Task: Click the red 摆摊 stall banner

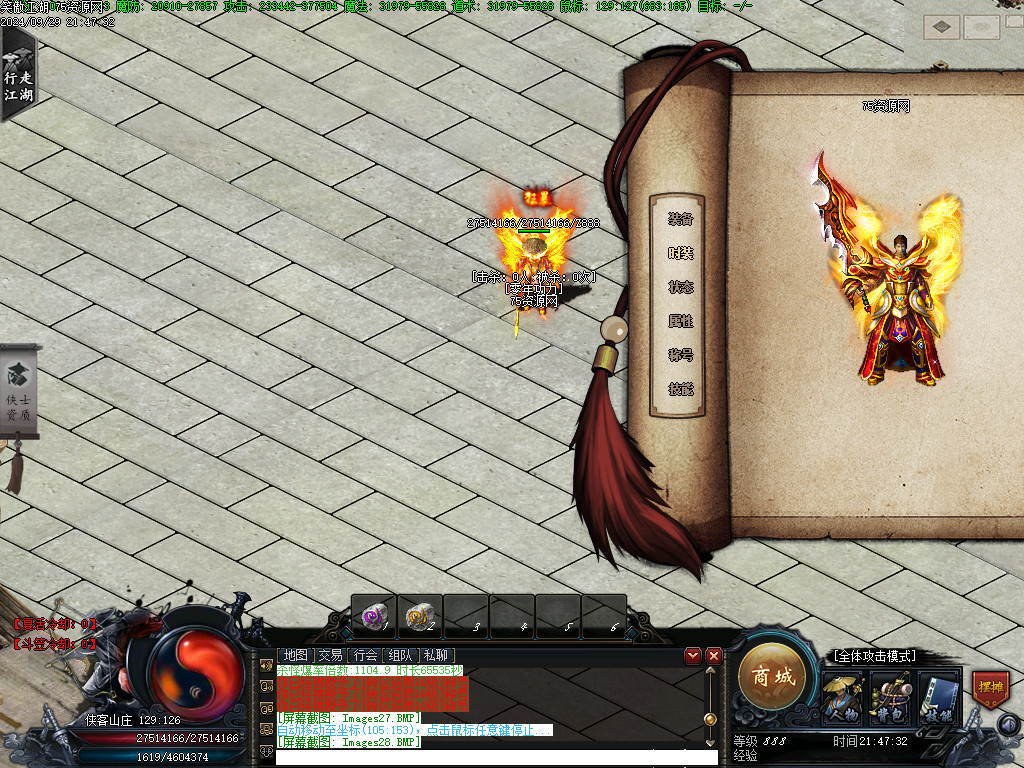Action: pos(990,690)
